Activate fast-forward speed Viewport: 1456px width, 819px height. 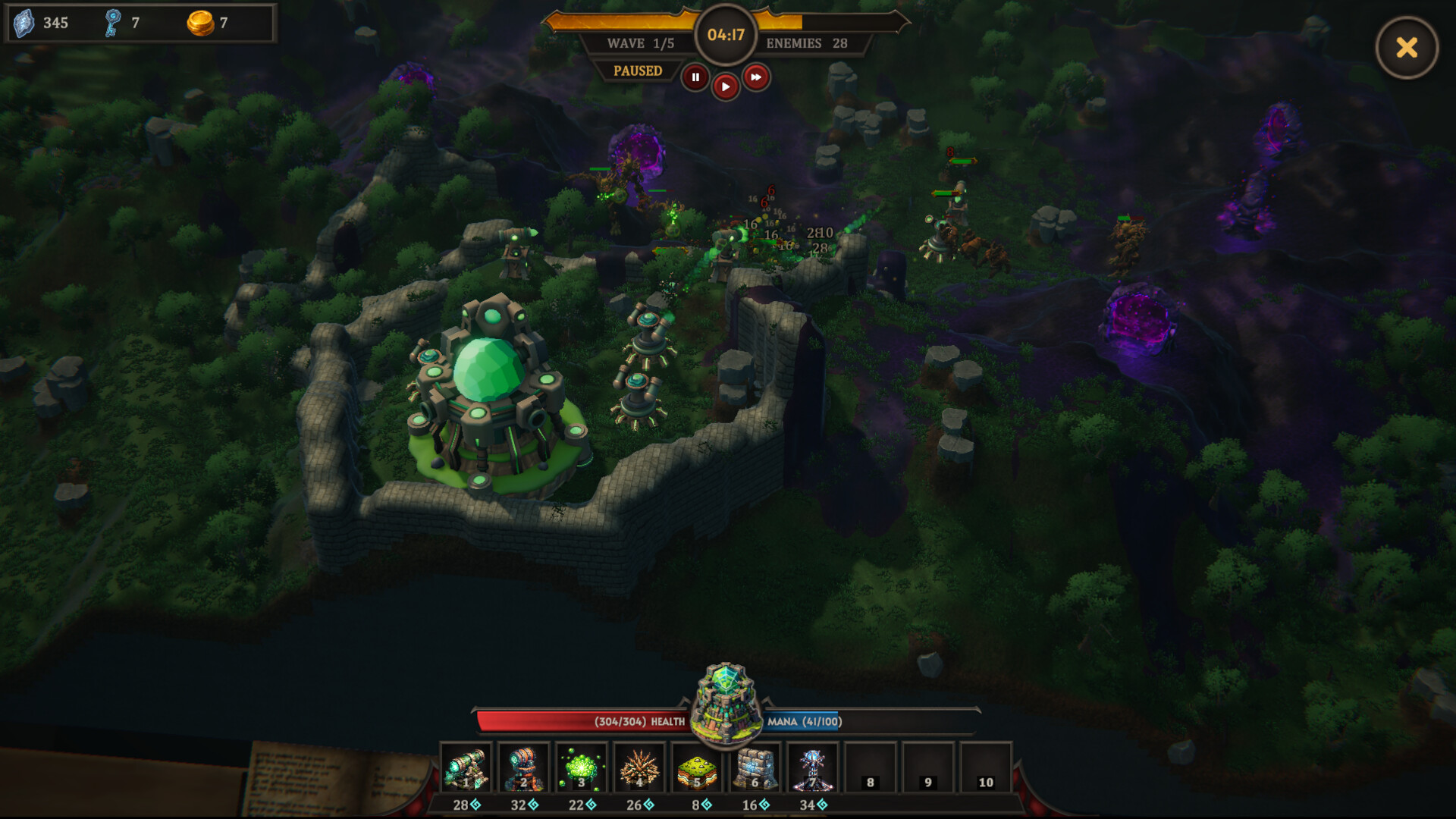(756, 77)
